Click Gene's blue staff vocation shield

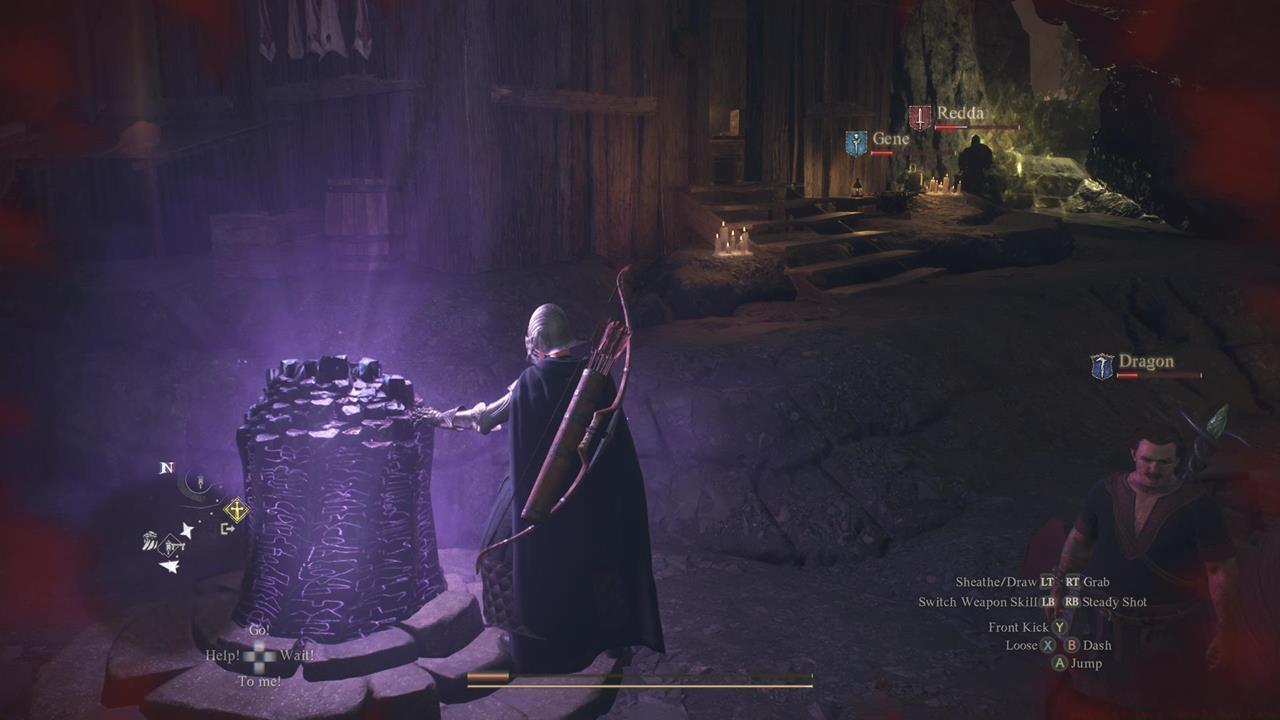(856, 143)
